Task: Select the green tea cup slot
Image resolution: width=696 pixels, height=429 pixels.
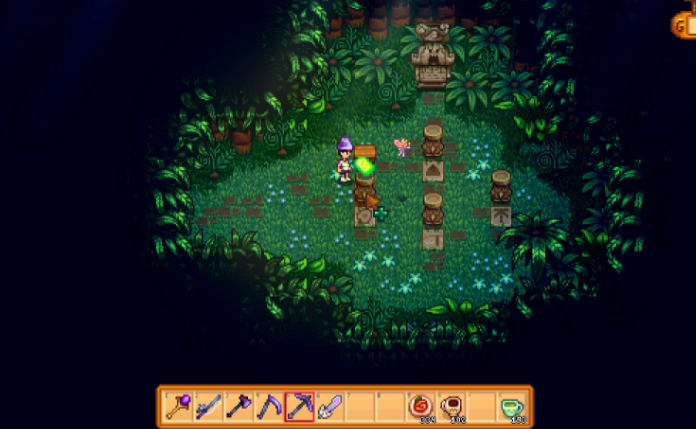Action: click(513, 406)
